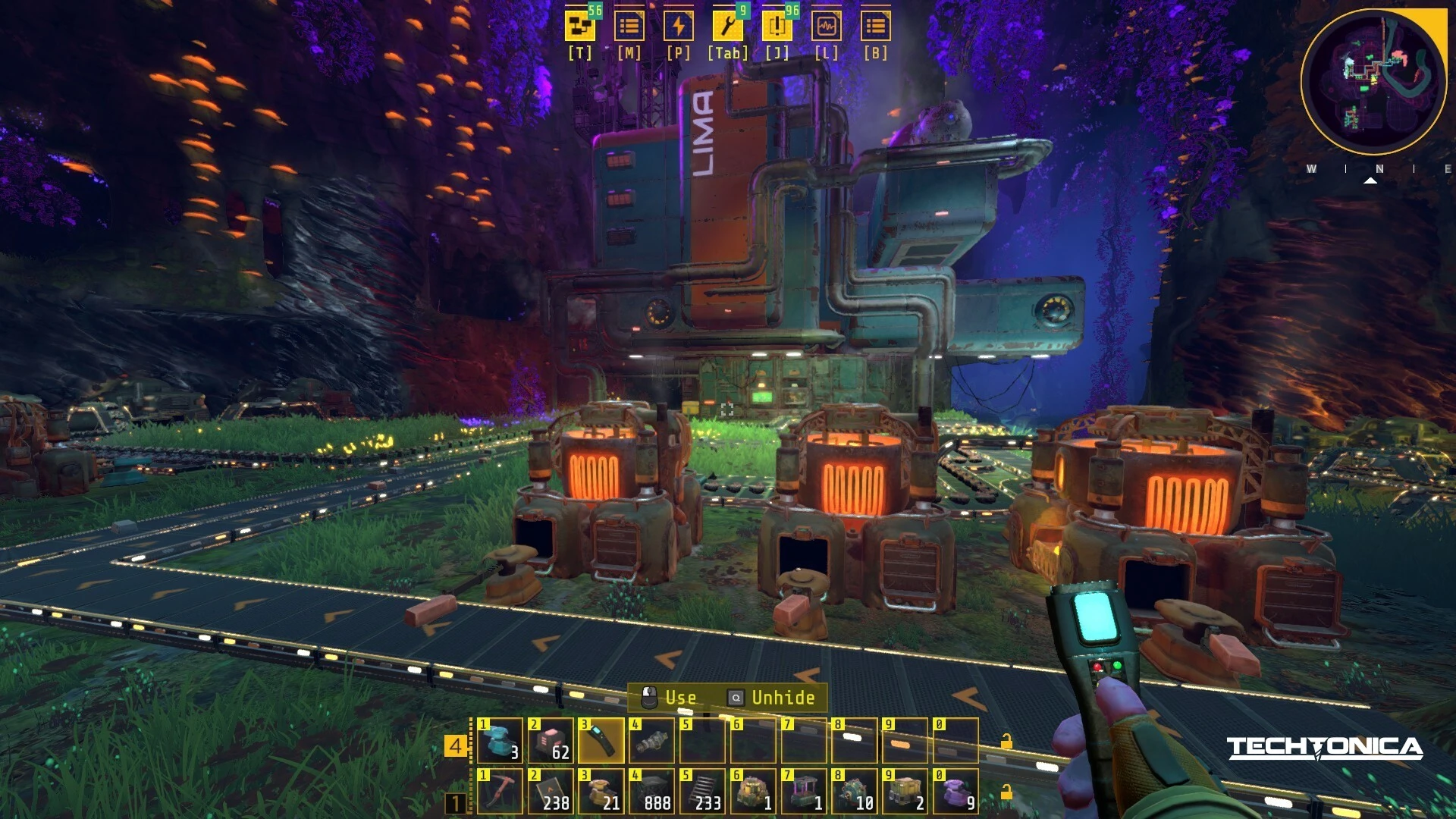The width and height of the screenshot is (1456, 819).
Task: Open the exclamation mark icon with 96 badge
Action: tap(777, 27)
